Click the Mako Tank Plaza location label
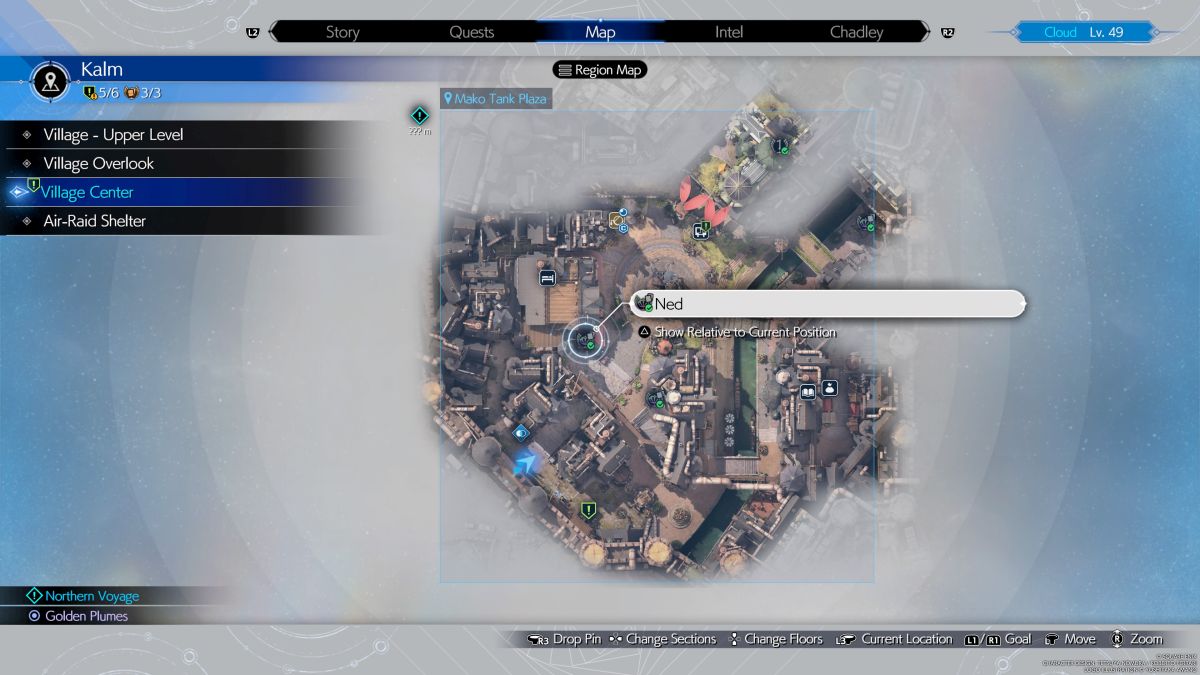Image resolution: width=1200 pixels, height=675 pixels. pyautogui.click(x=497, y=99)
